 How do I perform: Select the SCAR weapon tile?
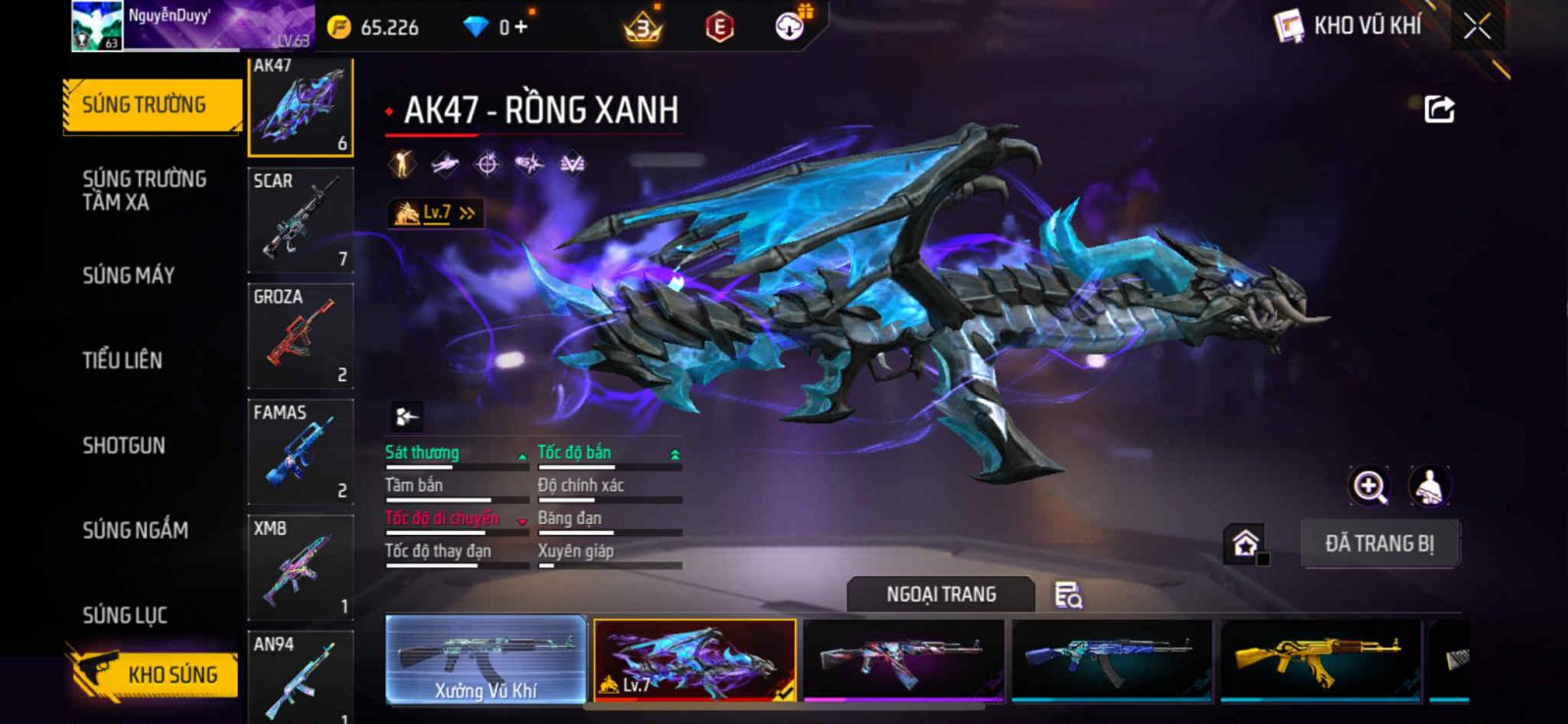[300, 219]
